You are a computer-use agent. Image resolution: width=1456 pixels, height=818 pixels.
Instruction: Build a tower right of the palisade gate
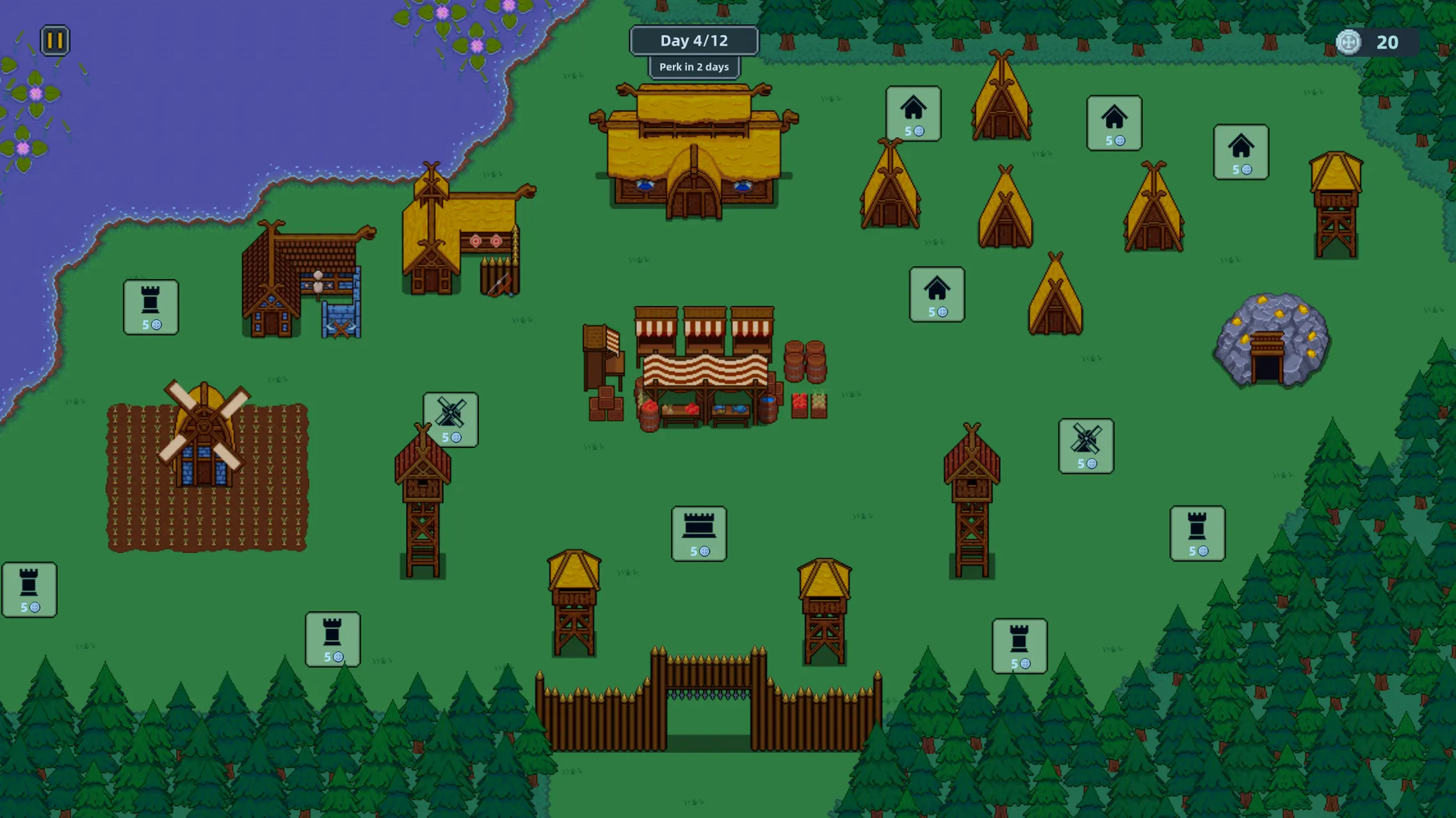coord(1020,646)
